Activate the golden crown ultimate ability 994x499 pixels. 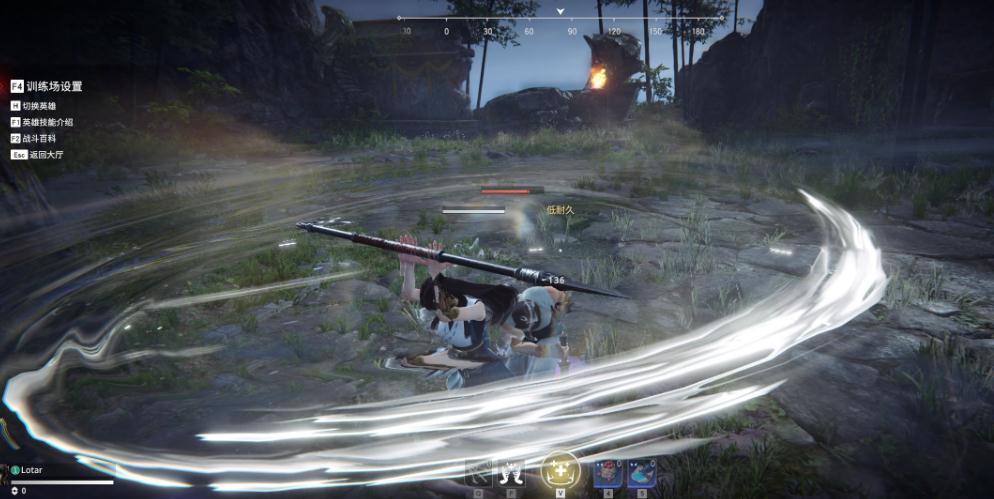(560, 471)
